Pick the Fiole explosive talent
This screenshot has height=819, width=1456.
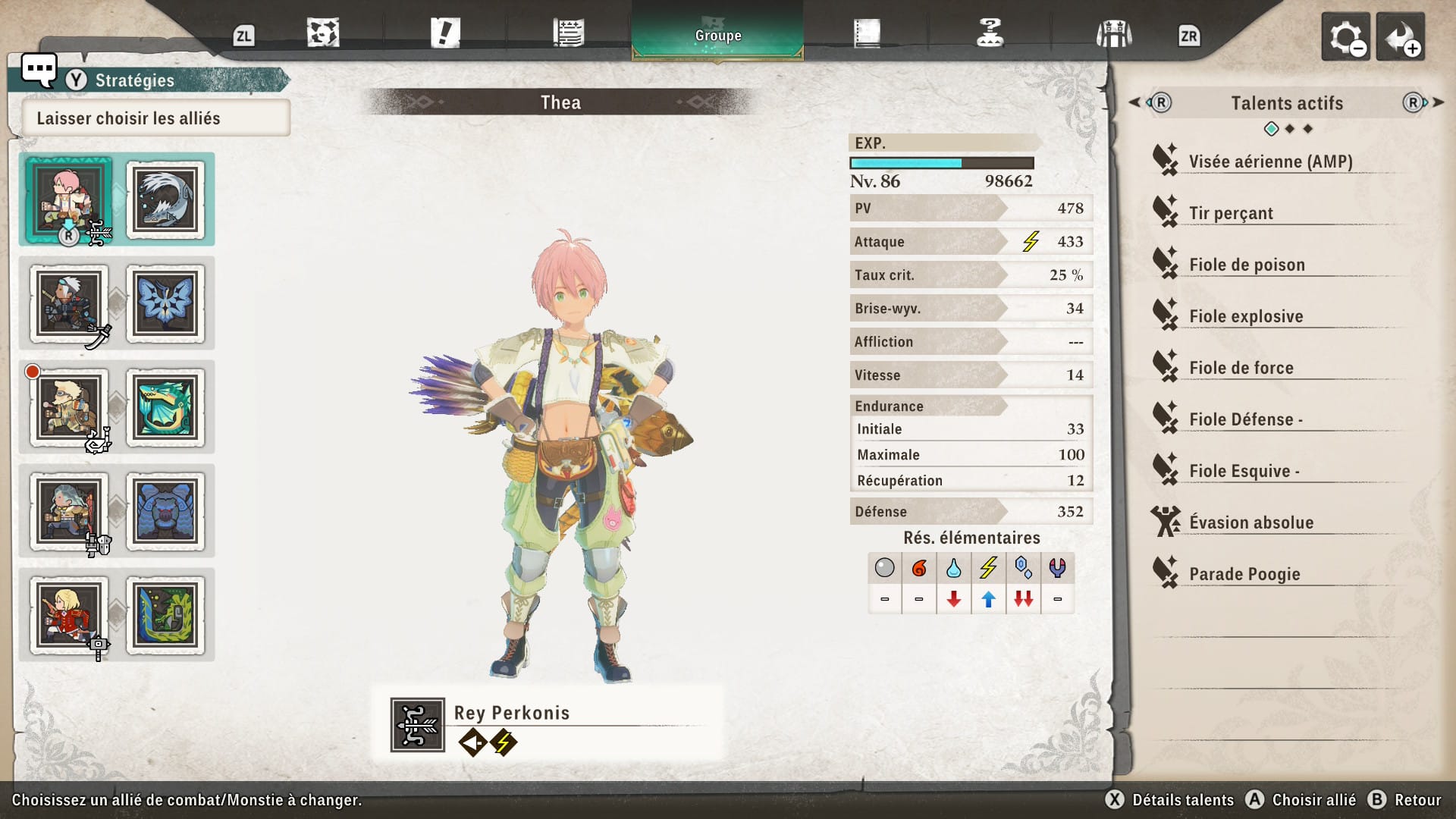point(1246,316)
